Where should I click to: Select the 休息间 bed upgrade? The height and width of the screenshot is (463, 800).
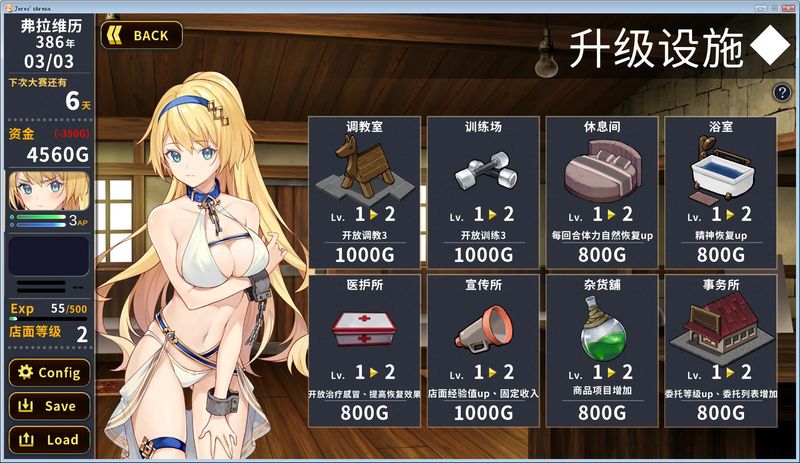pos(601,192)
